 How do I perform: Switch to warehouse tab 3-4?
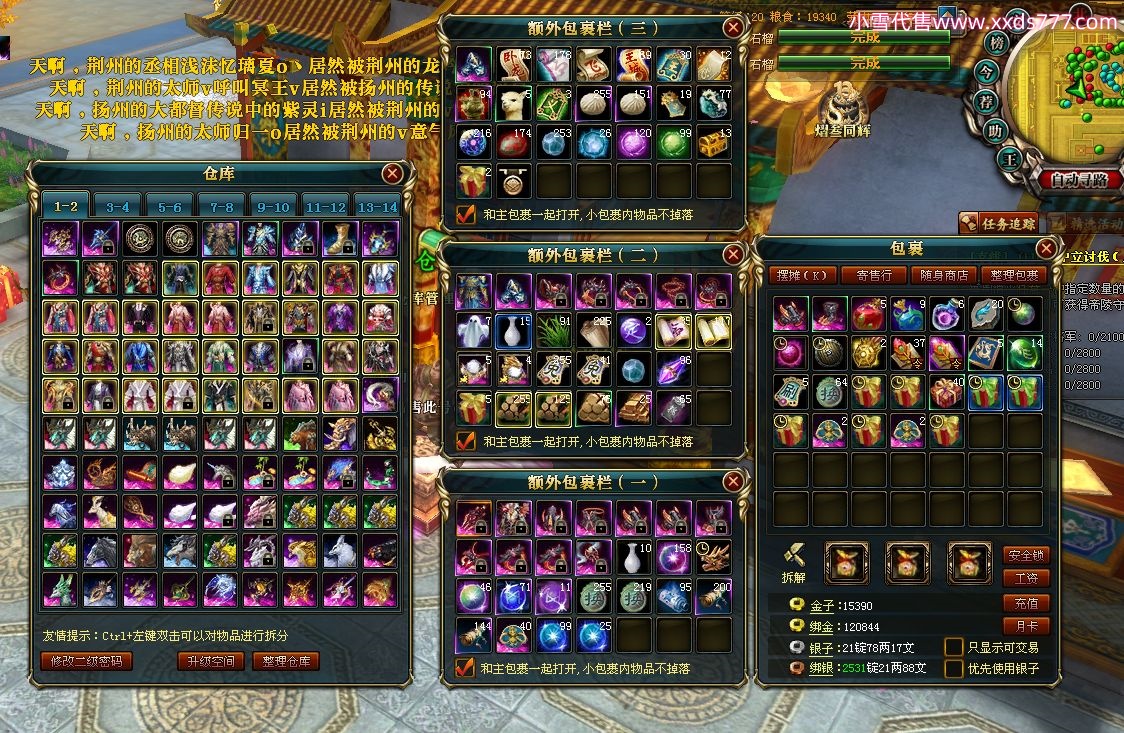(118, 207)
